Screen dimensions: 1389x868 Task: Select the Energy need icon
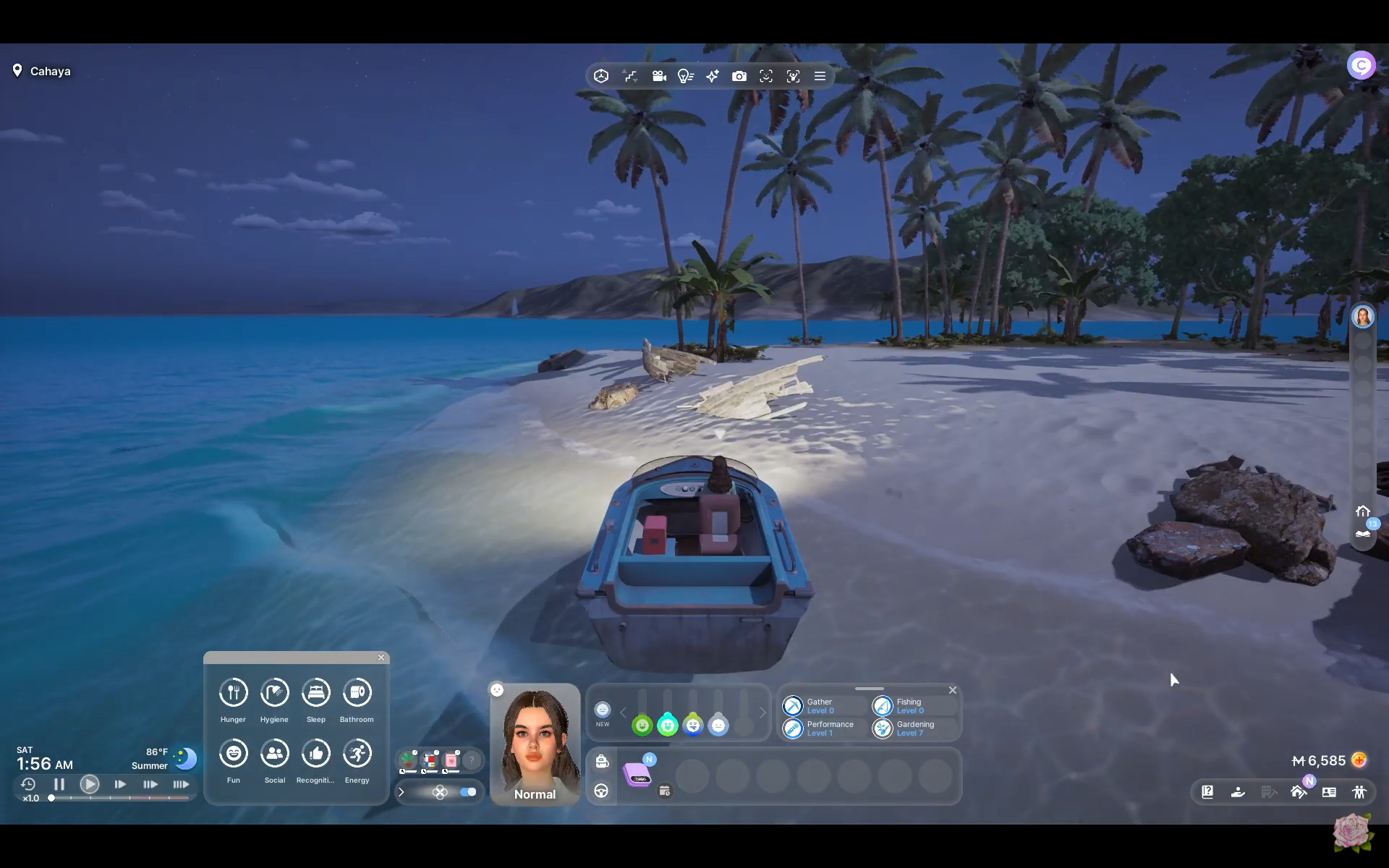click(357, 754)
